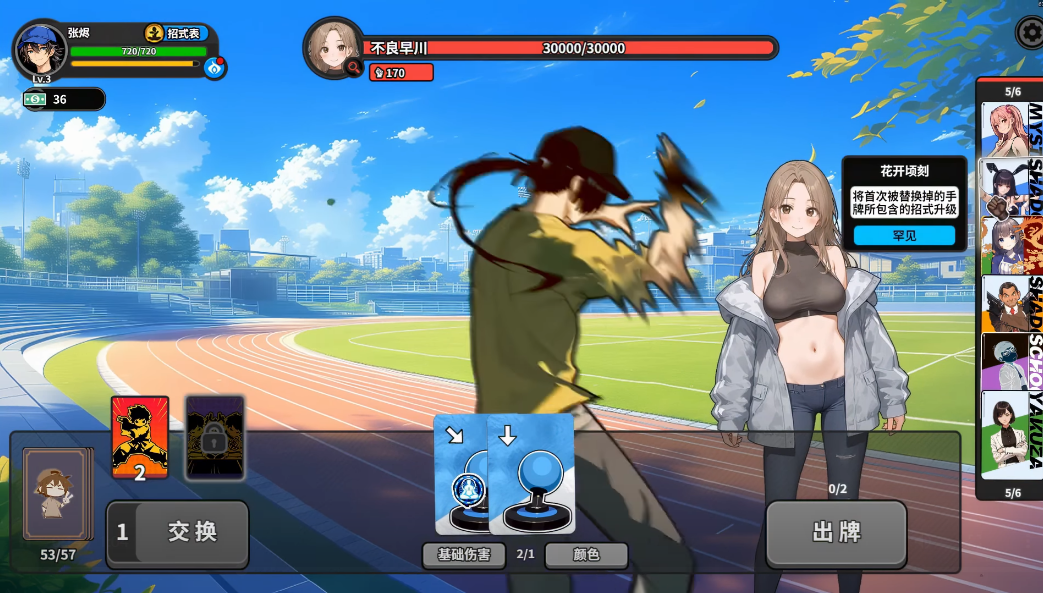Click the 交换 swap button
Image resolution: width=1043 pixels, height=593 pixels.
point(178,533)
